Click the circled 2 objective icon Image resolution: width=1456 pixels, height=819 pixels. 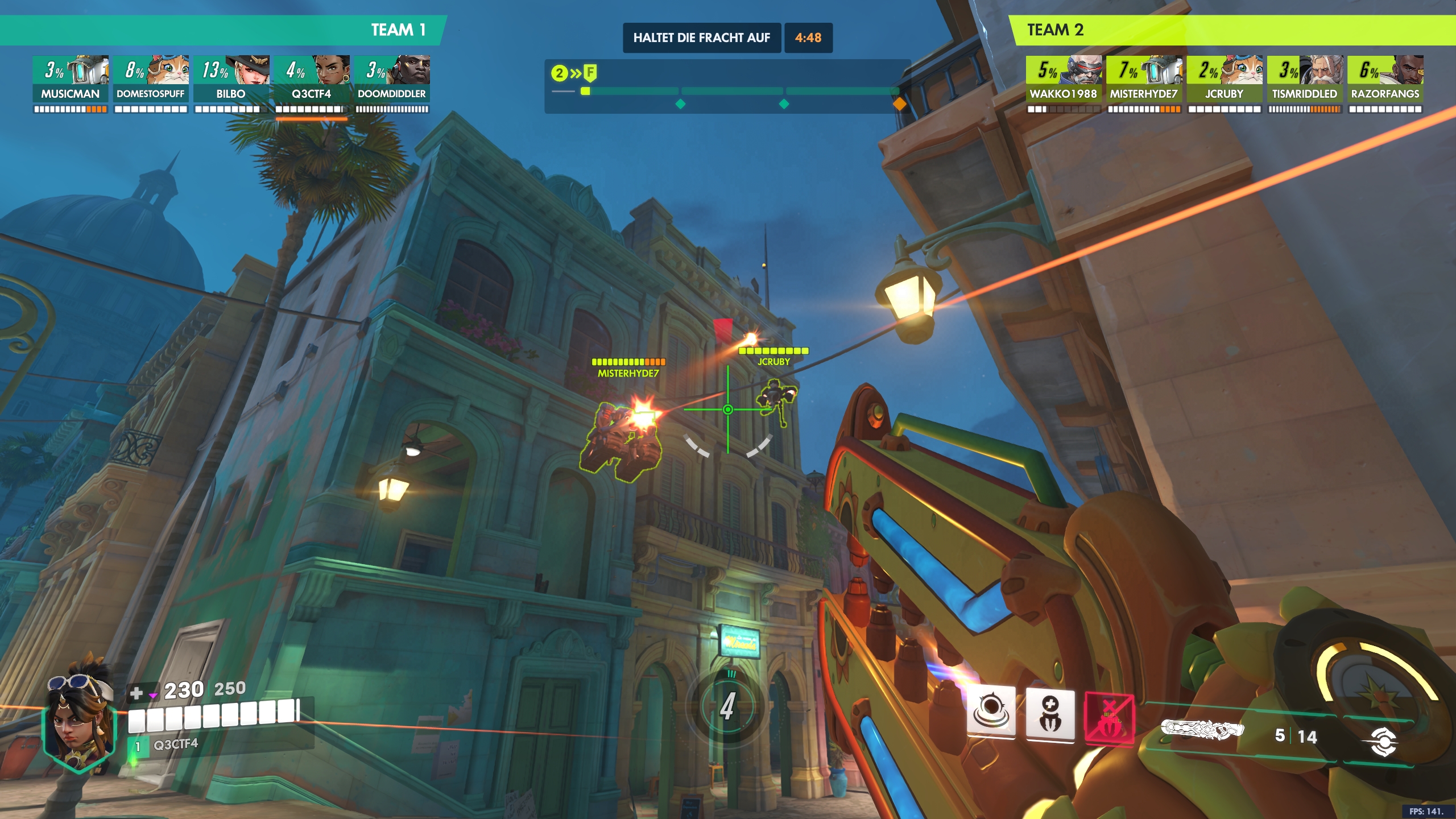[x=560, y=73]
